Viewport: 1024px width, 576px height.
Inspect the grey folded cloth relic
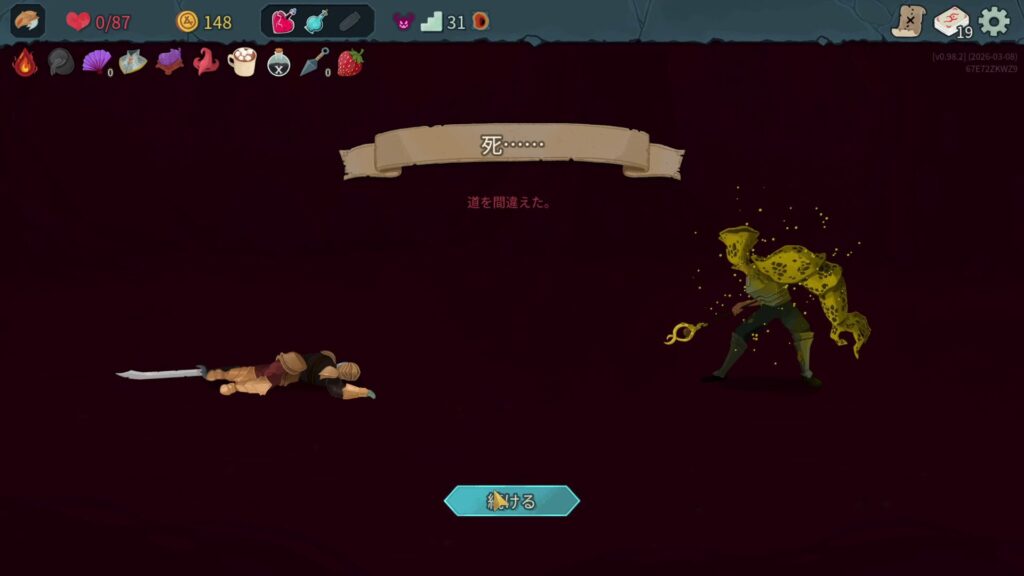133,62
